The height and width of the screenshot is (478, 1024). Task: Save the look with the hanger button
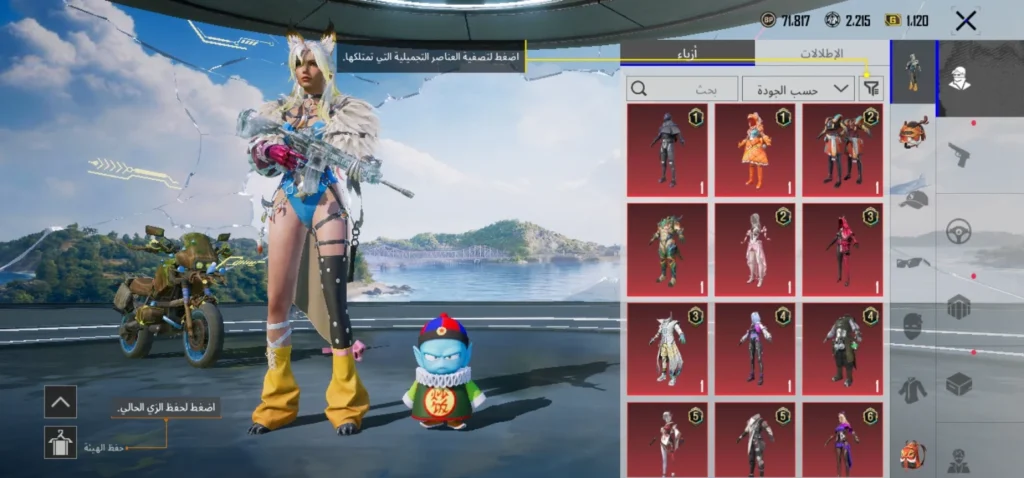pyautogui.click(x=60, y=442)
